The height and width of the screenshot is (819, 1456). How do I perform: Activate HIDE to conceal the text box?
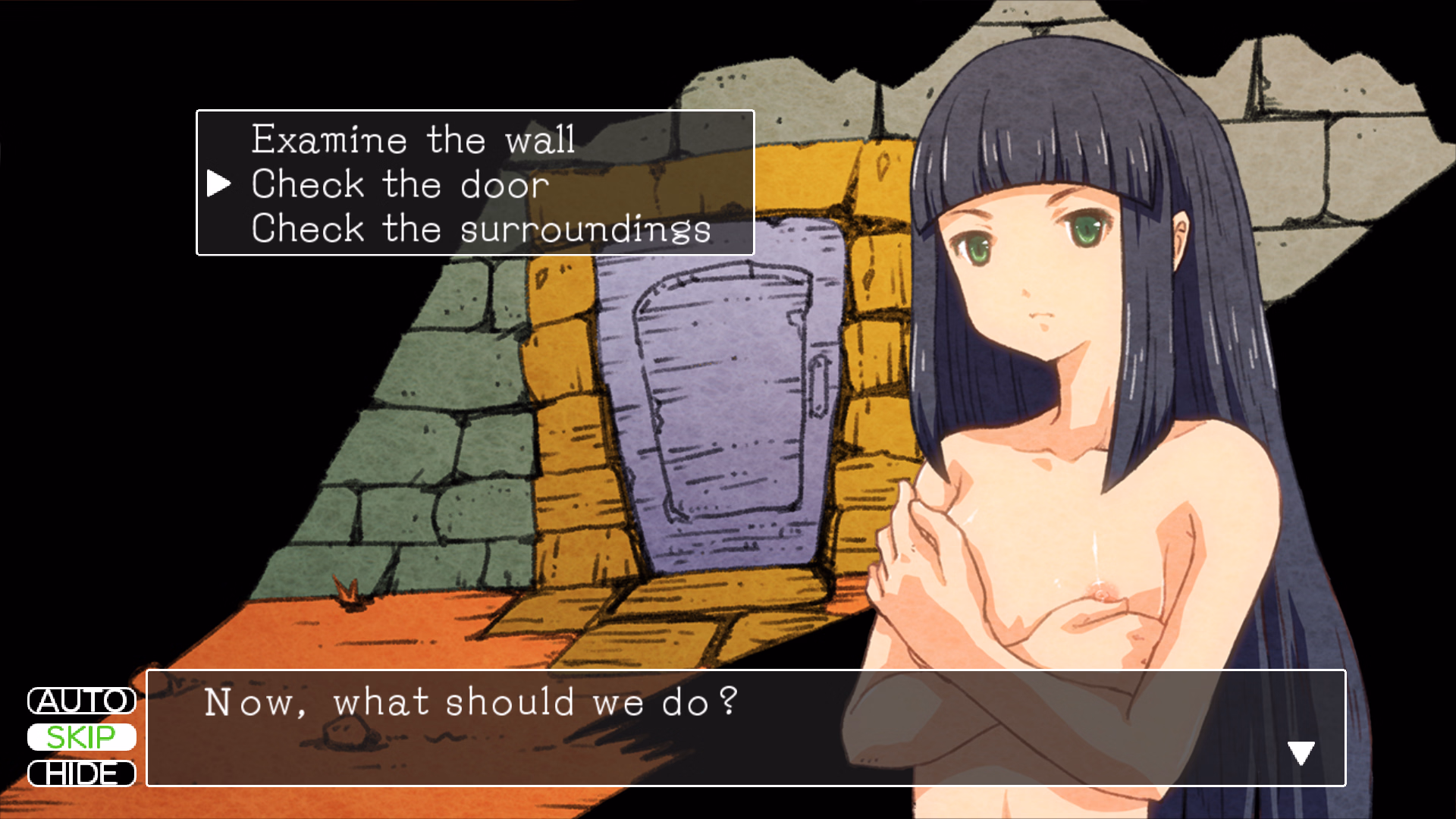click(x=81, y=773)
